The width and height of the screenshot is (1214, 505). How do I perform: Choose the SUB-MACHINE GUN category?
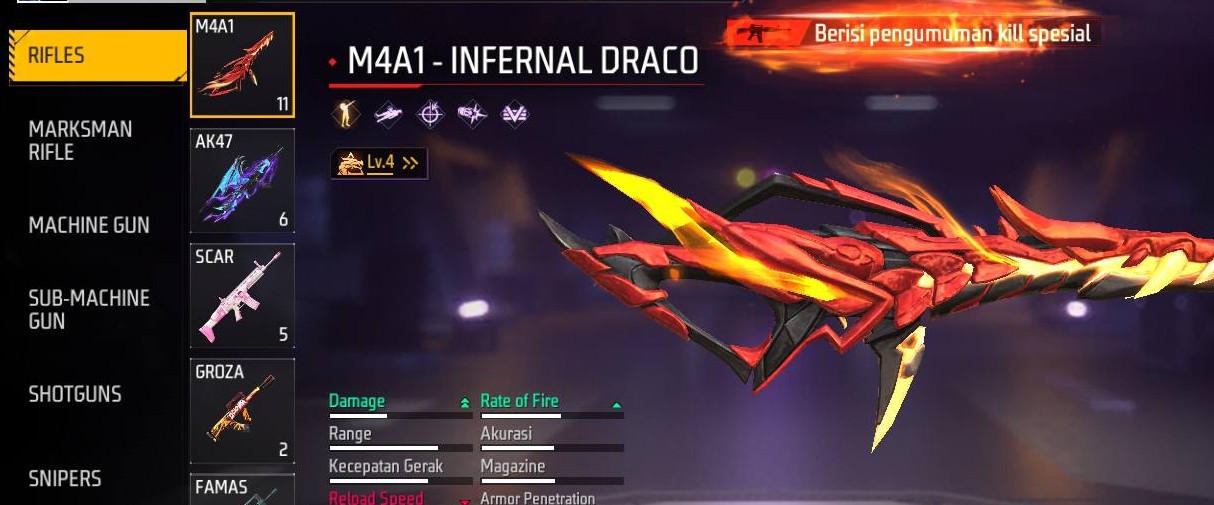click(89, 310)
